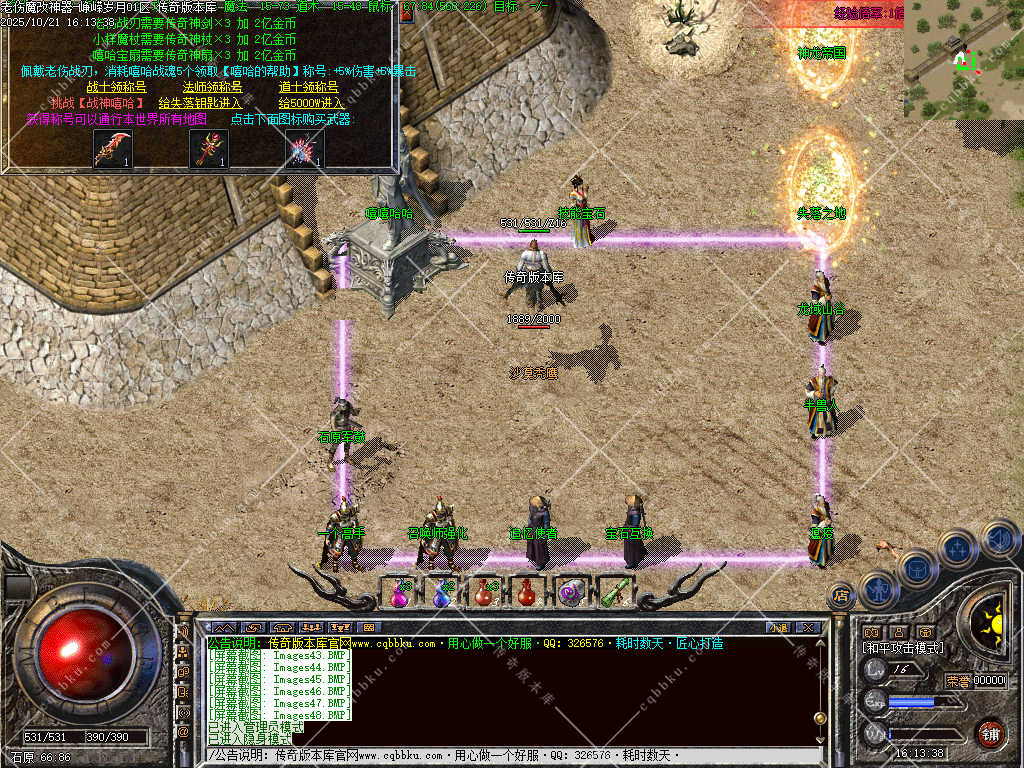The image size is (1024, 768).
Task: Use the pink potion in the belt
Action: coord(400,592)
